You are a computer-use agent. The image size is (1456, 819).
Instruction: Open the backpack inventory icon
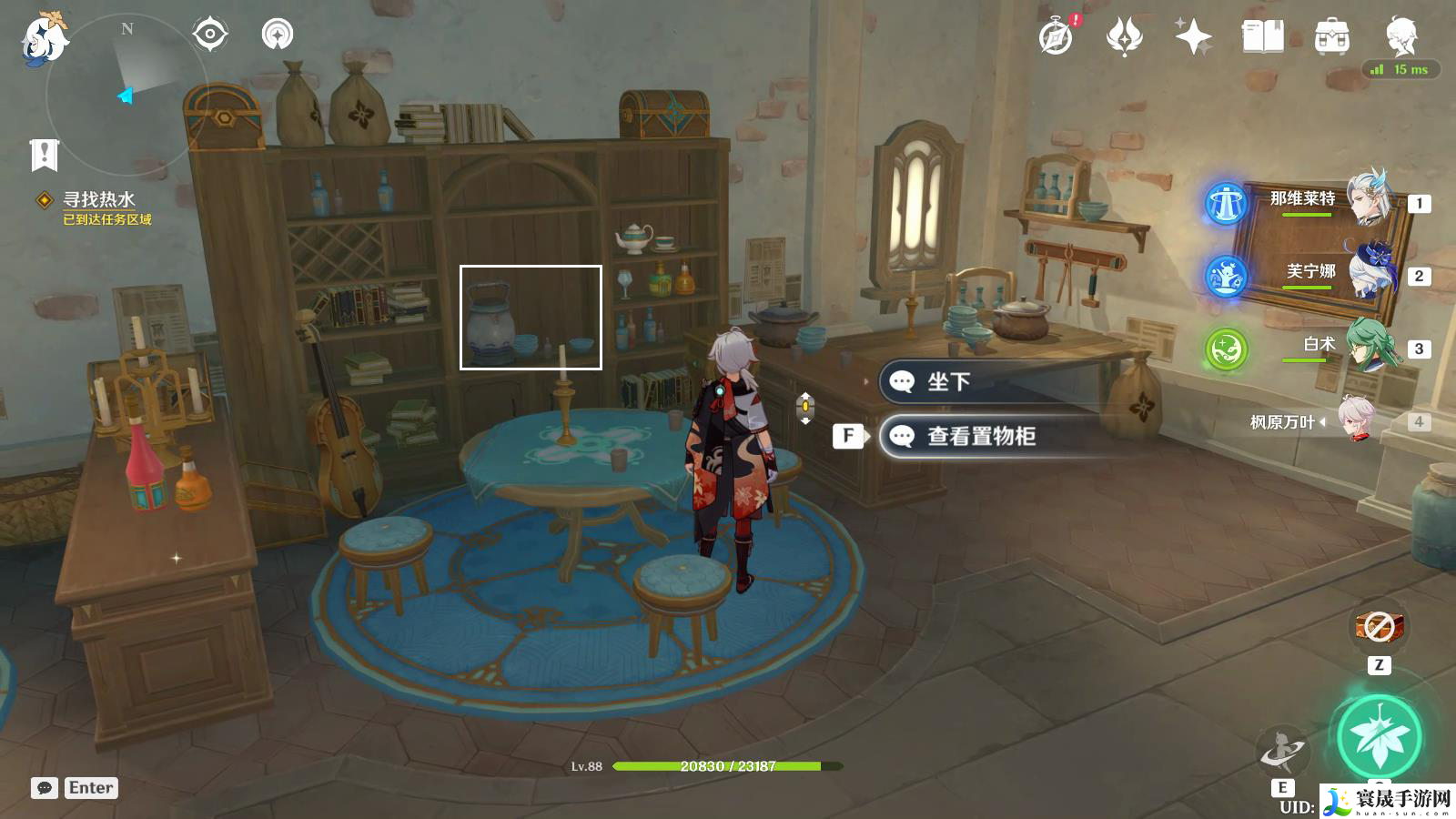pyautogui.click(x=1331, y=37)
